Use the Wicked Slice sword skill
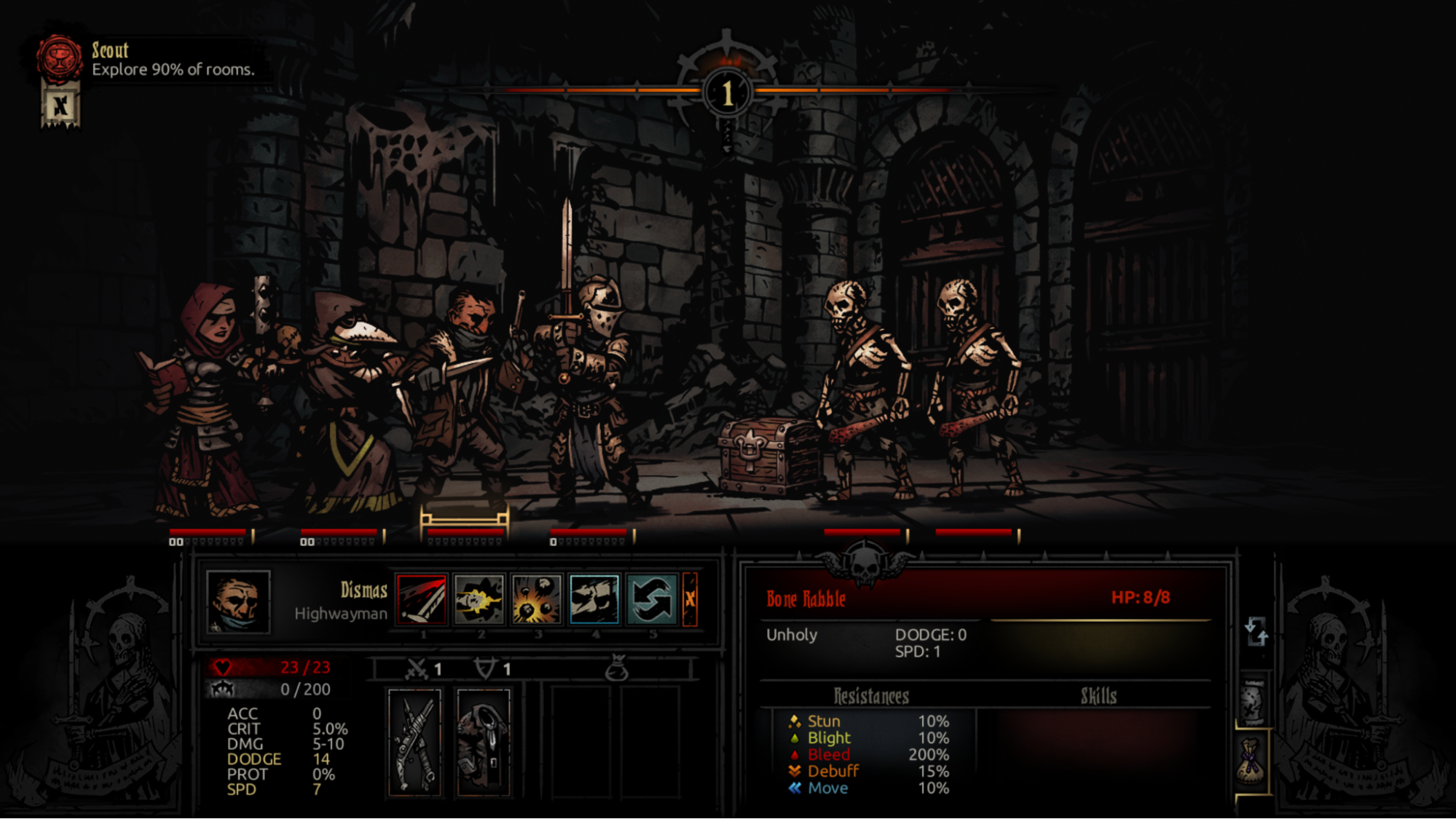 point(422,599)
